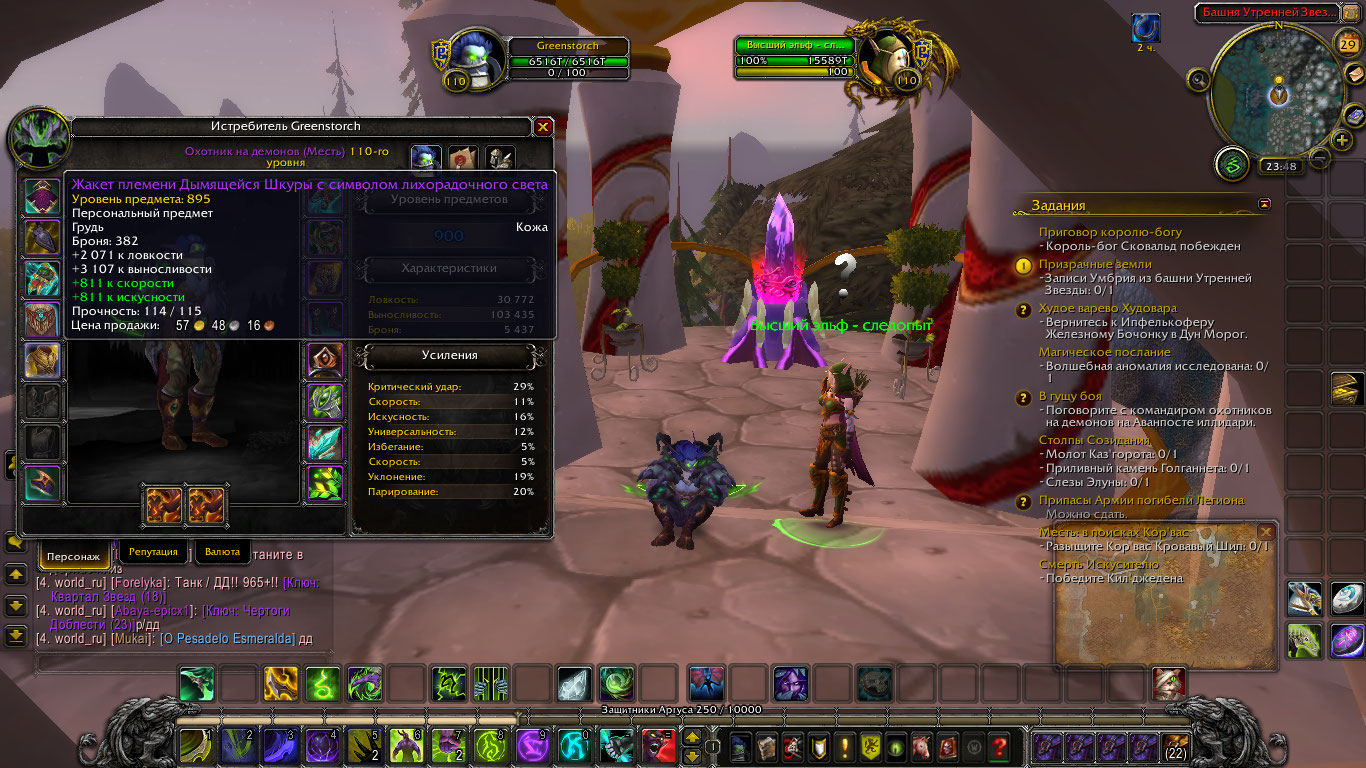Open the class hall green rune button
Viewport: 1366px width, 768px height.
click(x=1232, y=164)
